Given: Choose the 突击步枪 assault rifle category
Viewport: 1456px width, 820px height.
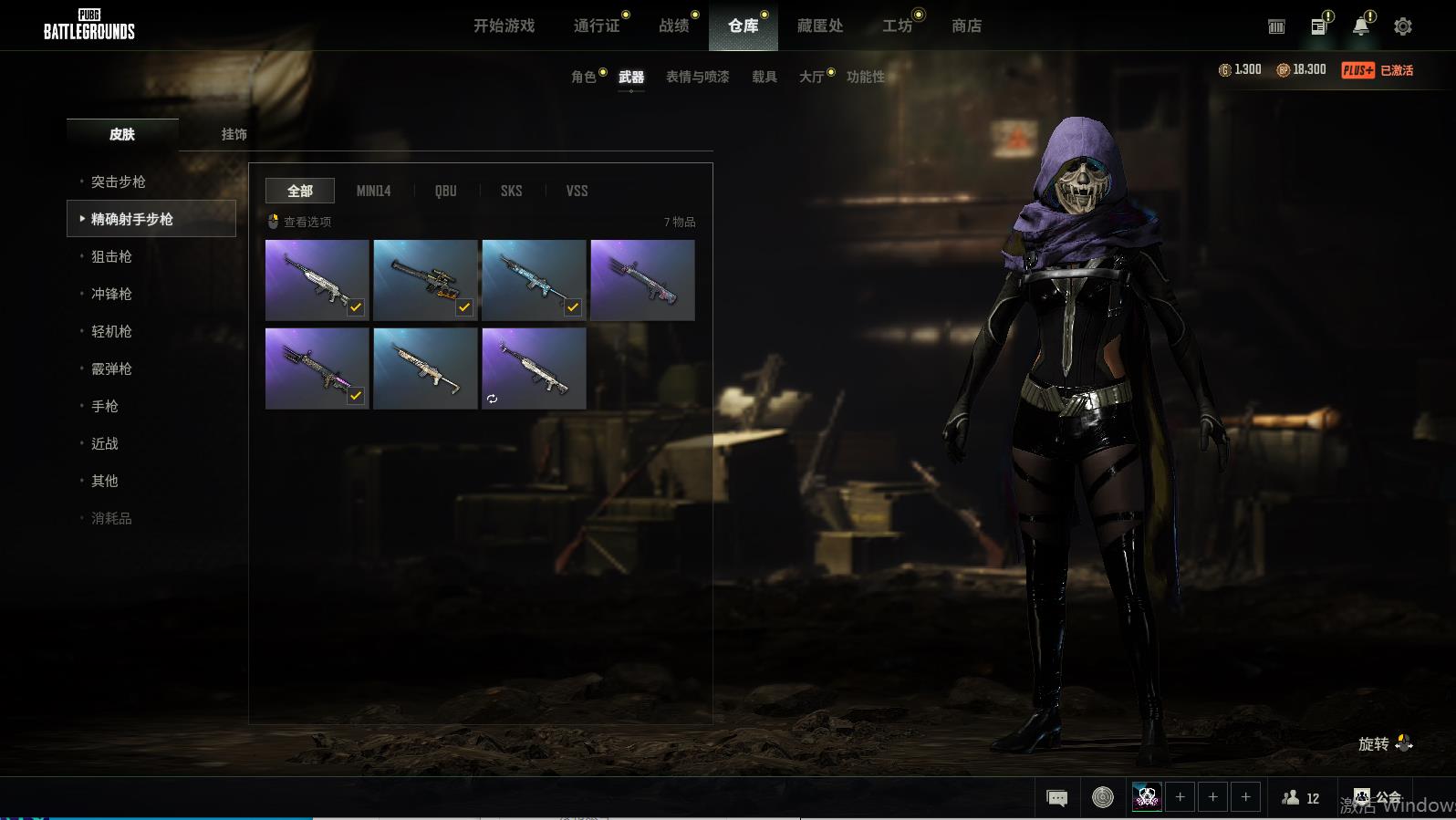Looking at the screenshot, I should coord(119,182).
